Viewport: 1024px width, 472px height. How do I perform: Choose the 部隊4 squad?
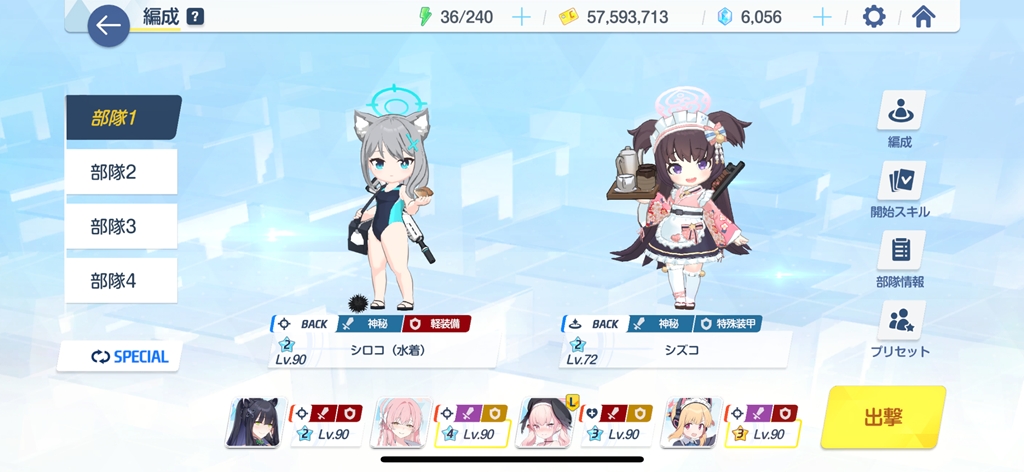pyautogui.click(x=120, y=281)
